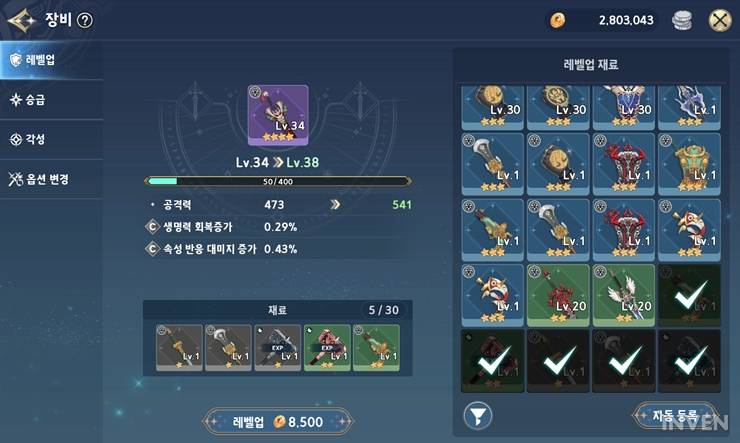This screenshot has width=740, height=443.
Task: Switch to the 승급 tab
Action: click(x=50, y=99)
